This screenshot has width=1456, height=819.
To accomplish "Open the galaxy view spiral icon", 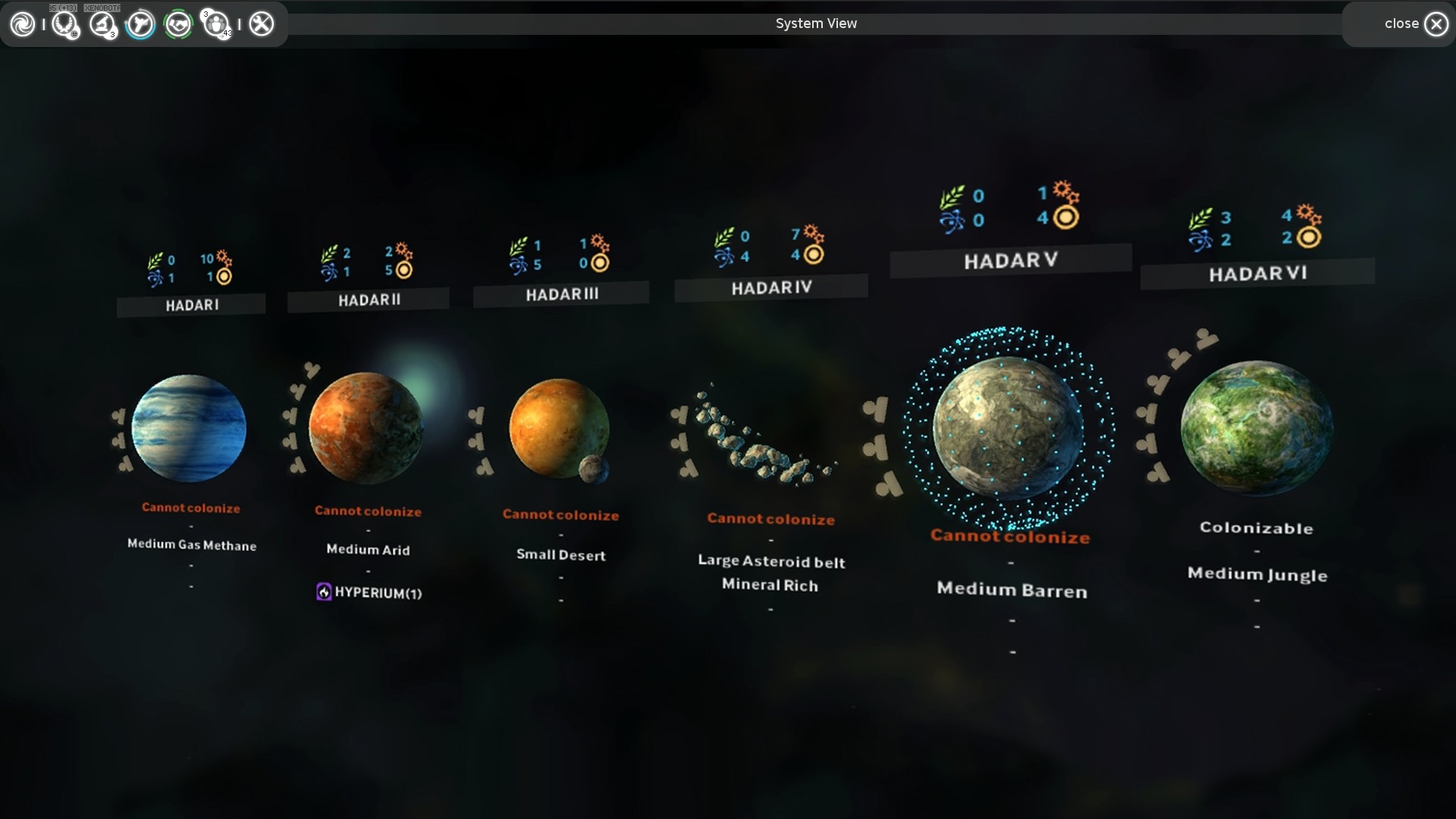I will coord(22,24).
